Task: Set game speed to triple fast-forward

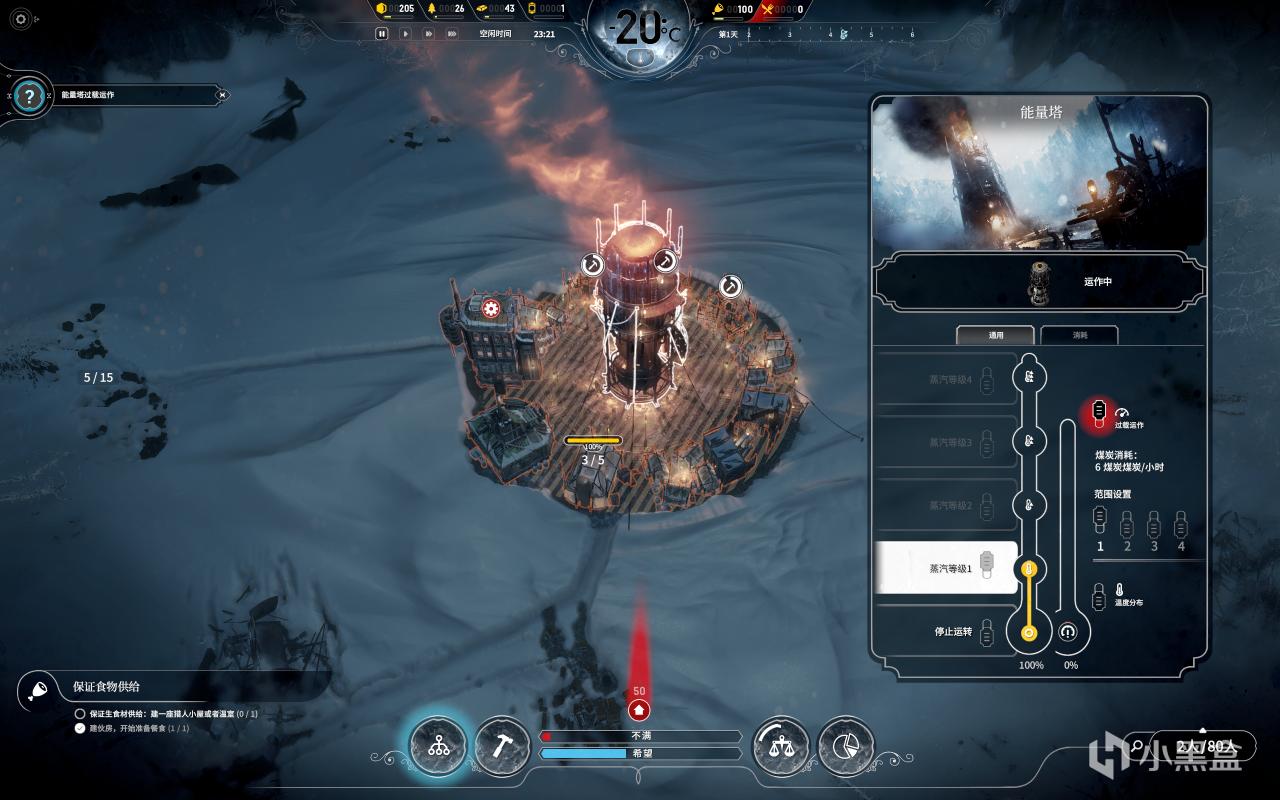Action: tap(452, 33)
